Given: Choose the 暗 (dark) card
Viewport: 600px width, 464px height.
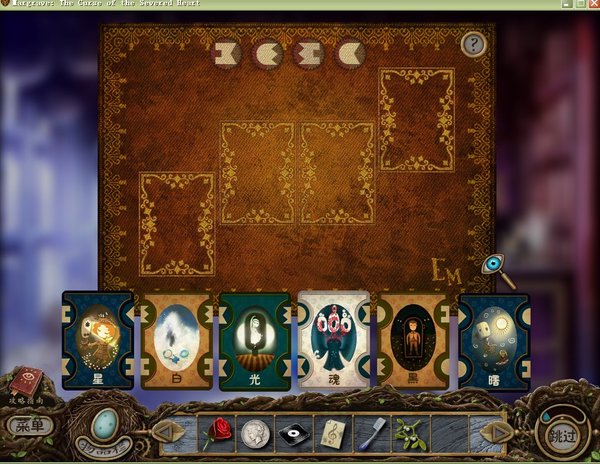Looking at the screenshot, I should click(493, 340).
